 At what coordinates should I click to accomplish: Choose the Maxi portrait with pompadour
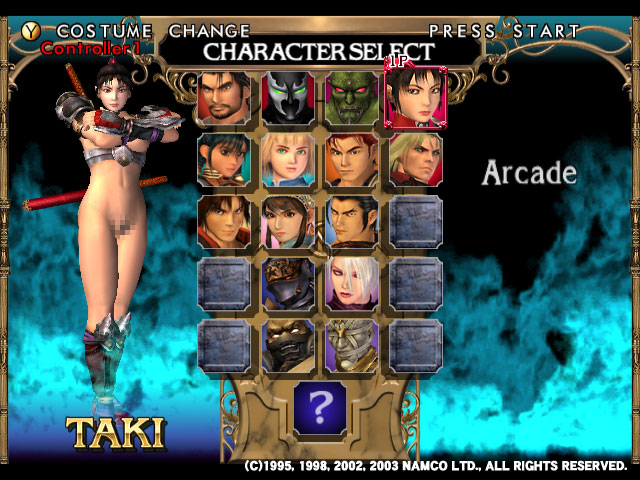352,221
